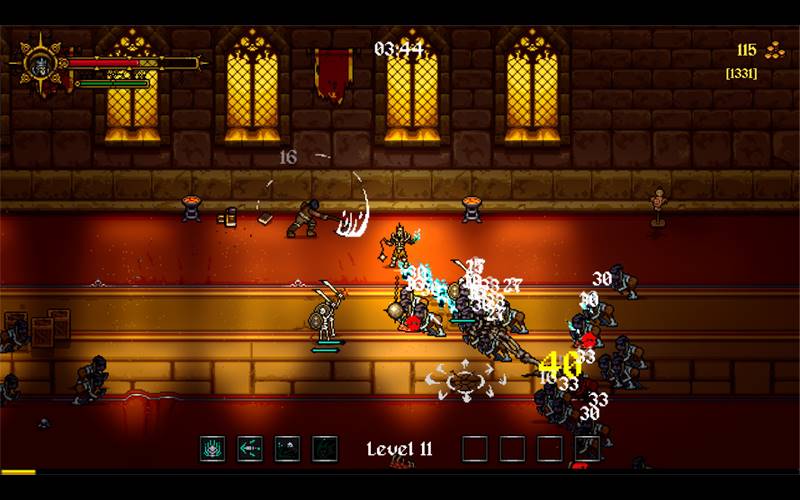The height and width of the screenshot is (500, 800).
Task: Activate the teal arrow ability icon
Action: (x=250, y=449)
